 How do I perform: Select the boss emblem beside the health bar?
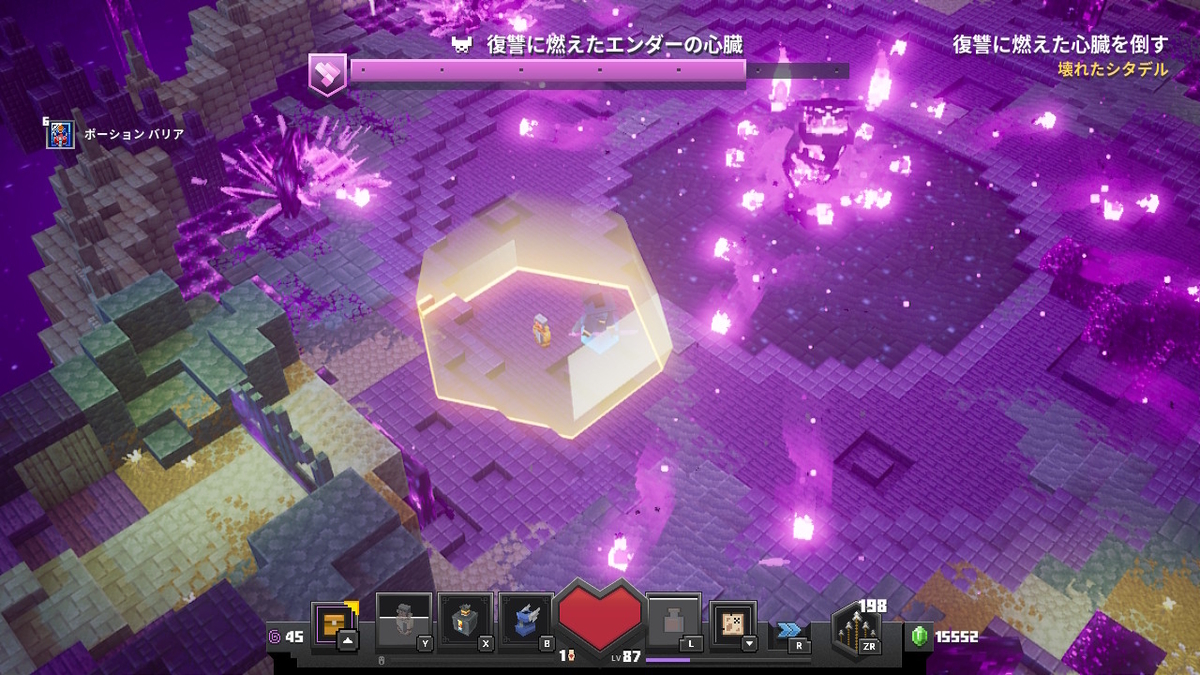click(x=328, y=74)
